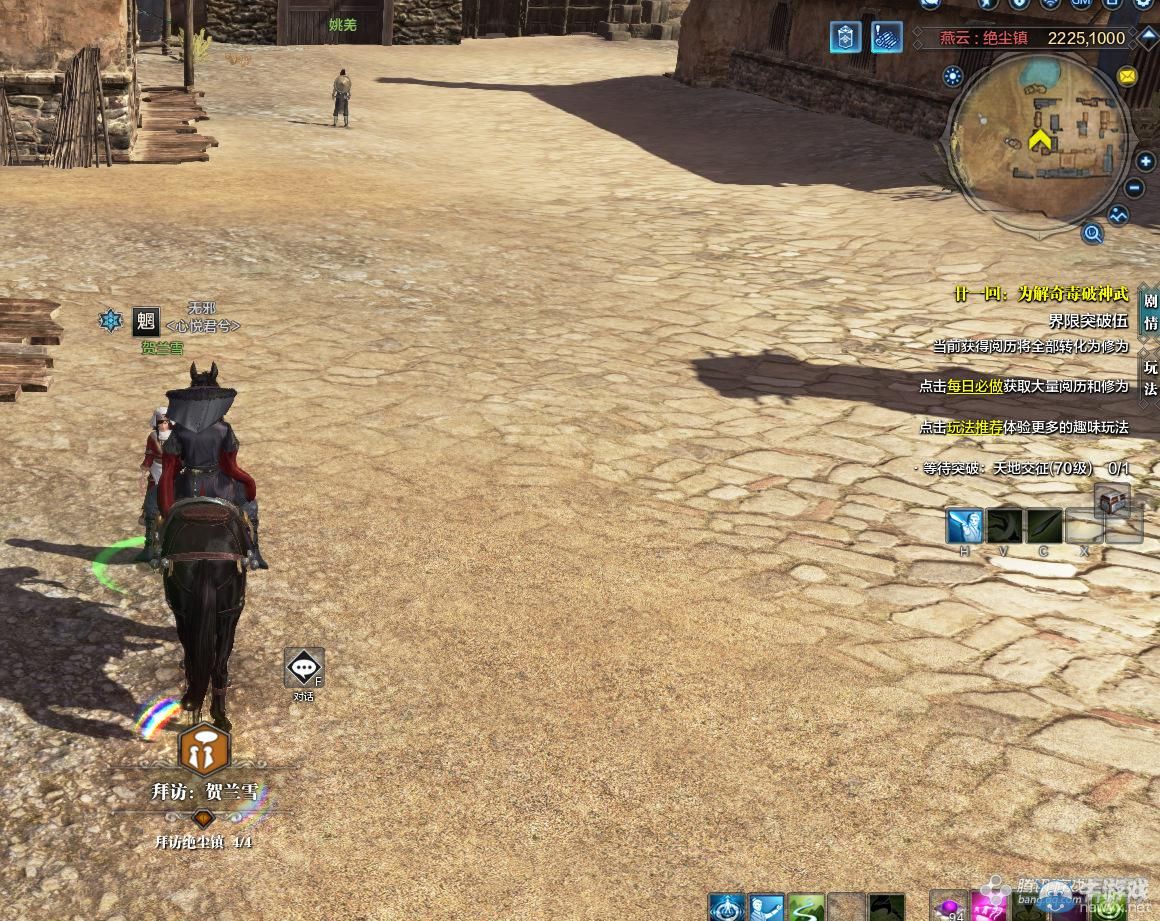Open the treasure chest icon

pyautogui.click(x=1111, y=498)
